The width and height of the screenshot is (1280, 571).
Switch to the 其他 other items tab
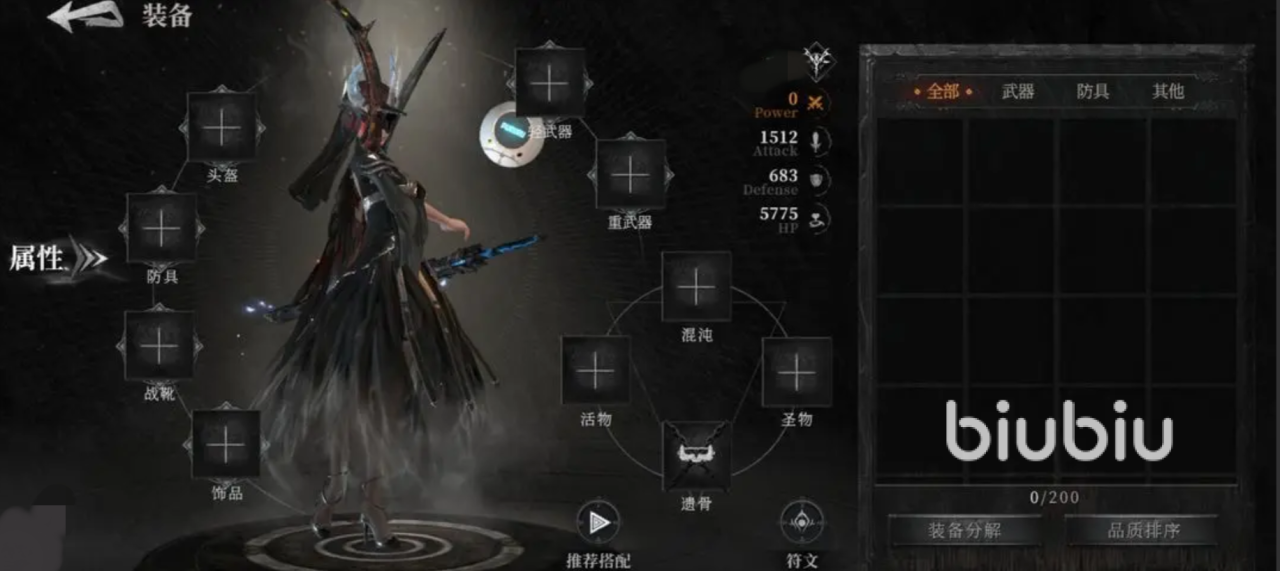(x=1168, y=92)
